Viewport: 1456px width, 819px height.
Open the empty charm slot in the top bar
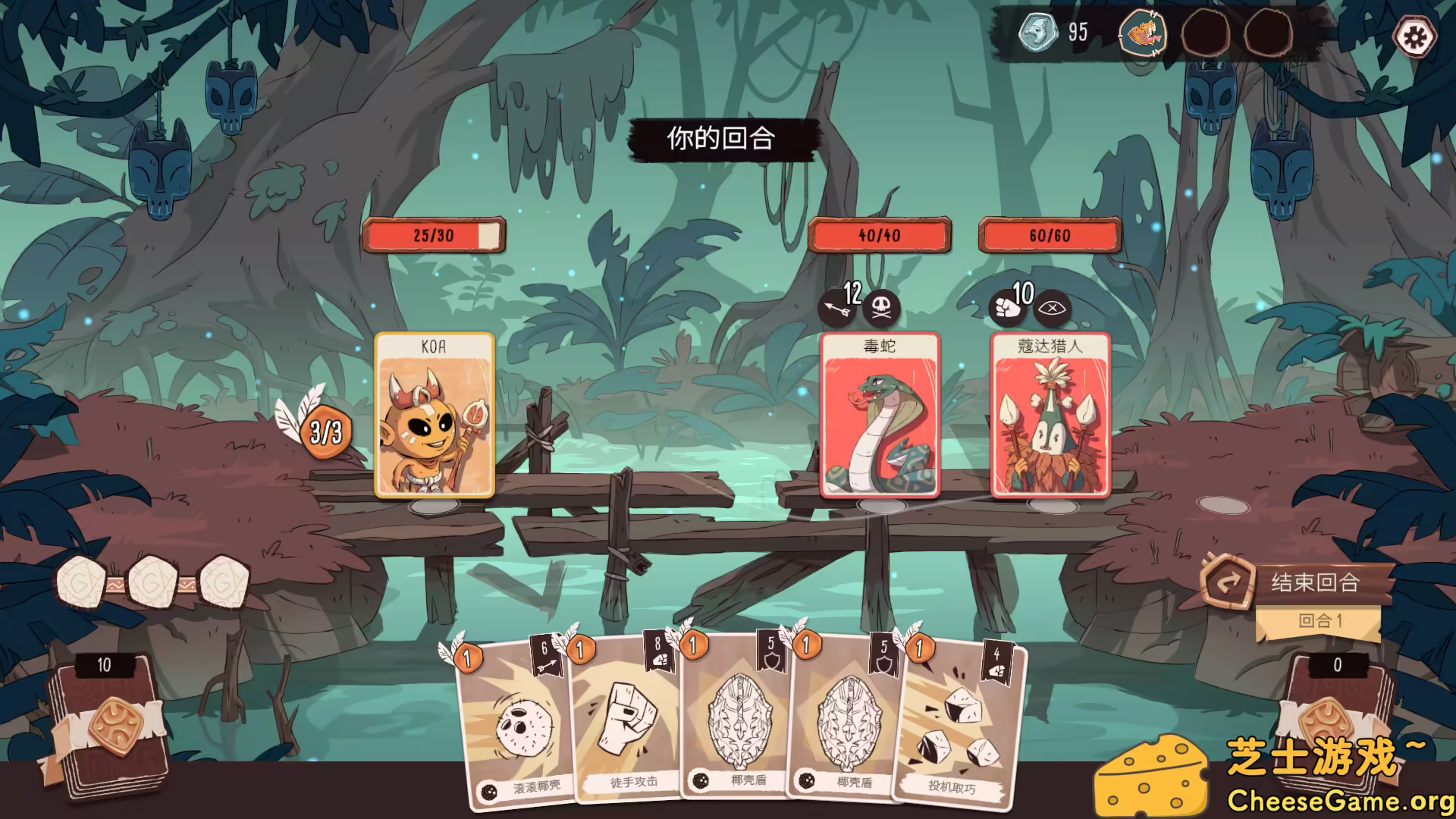pyautogui.click(x=1206, y=33)
